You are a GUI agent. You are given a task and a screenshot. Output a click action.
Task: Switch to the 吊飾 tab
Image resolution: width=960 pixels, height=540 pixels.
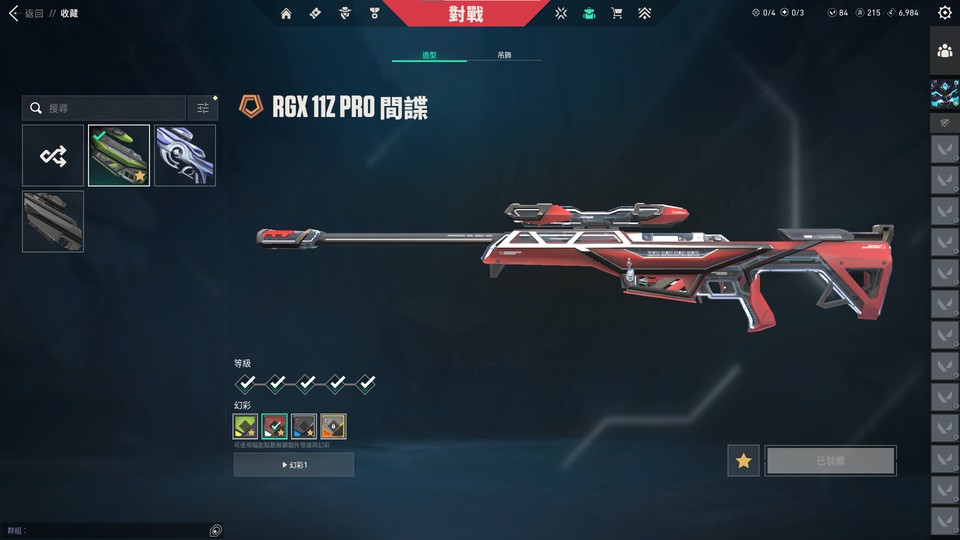pyautogui.click(x=505, y=55)
